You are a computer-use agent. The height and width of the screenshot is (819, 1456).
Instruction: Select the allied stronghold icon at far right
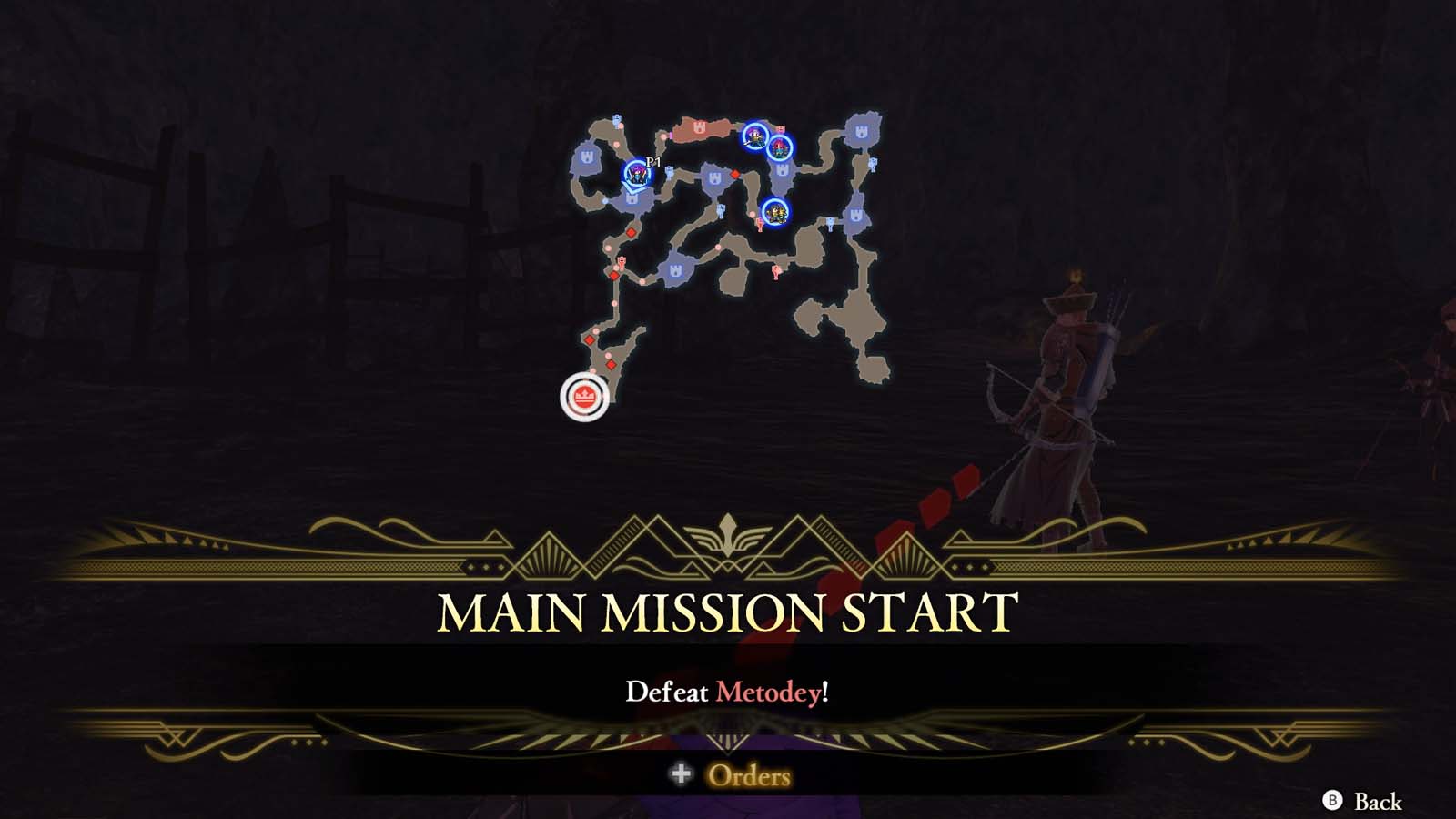(863, 129)
